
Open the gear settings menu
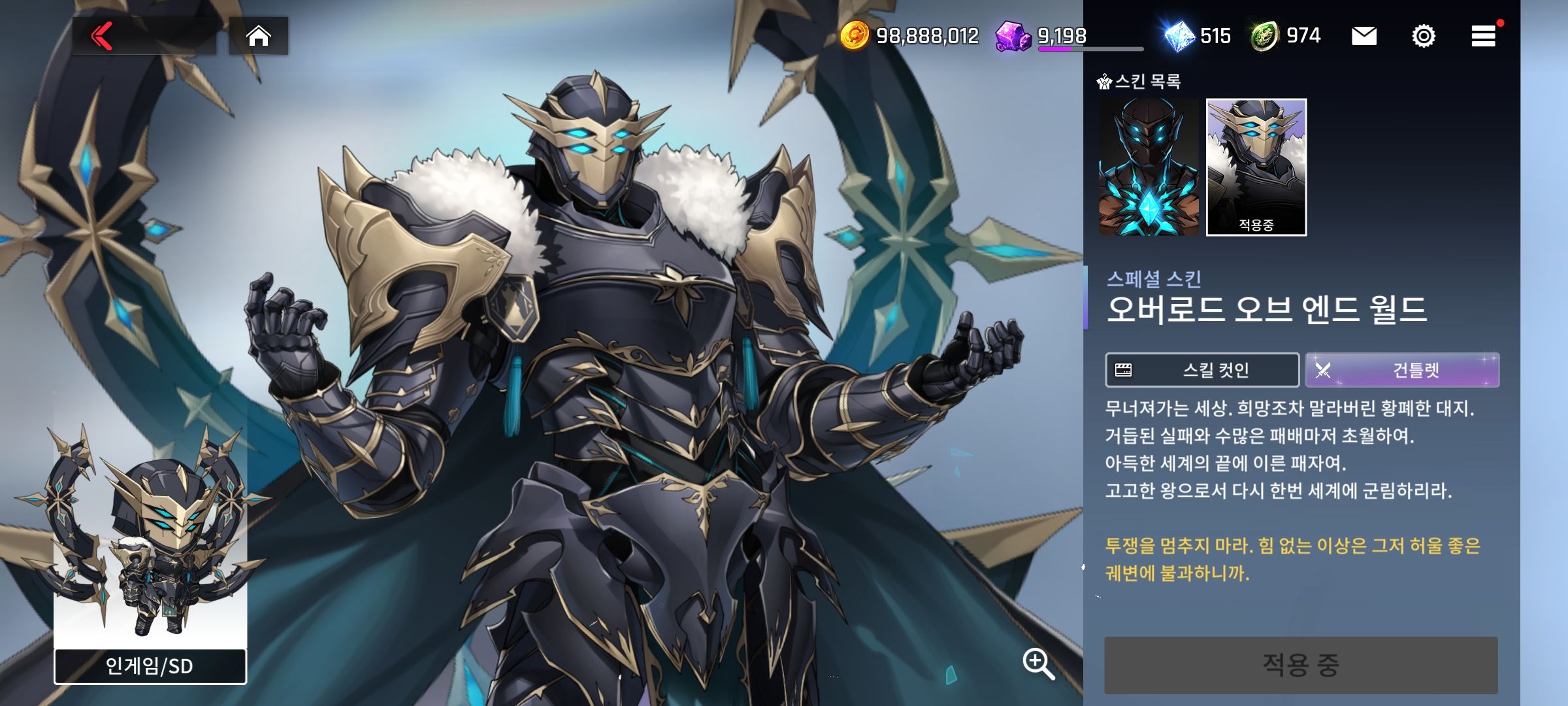1423,36
